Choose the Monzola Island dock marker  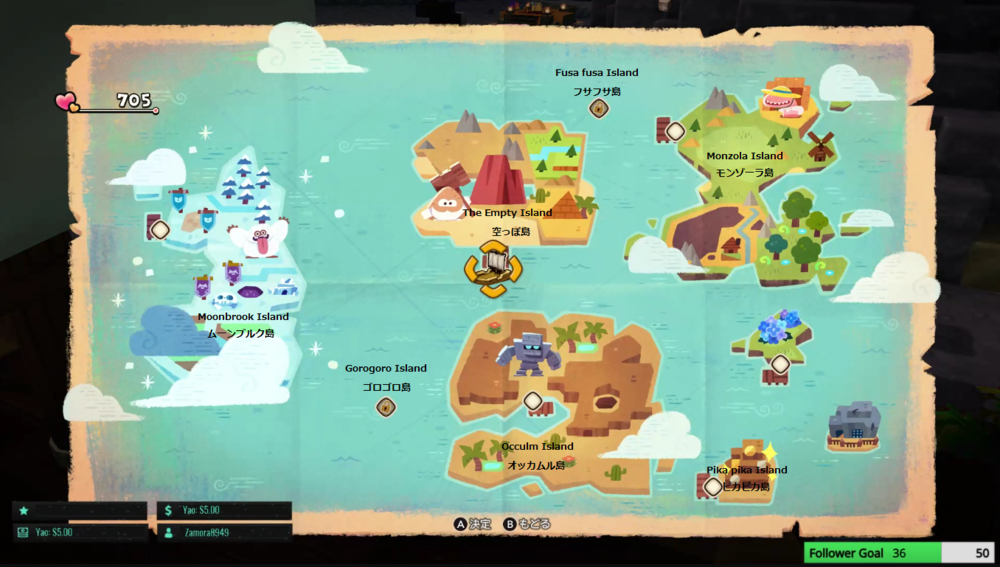pyautogui.click(x=675, y=131)
